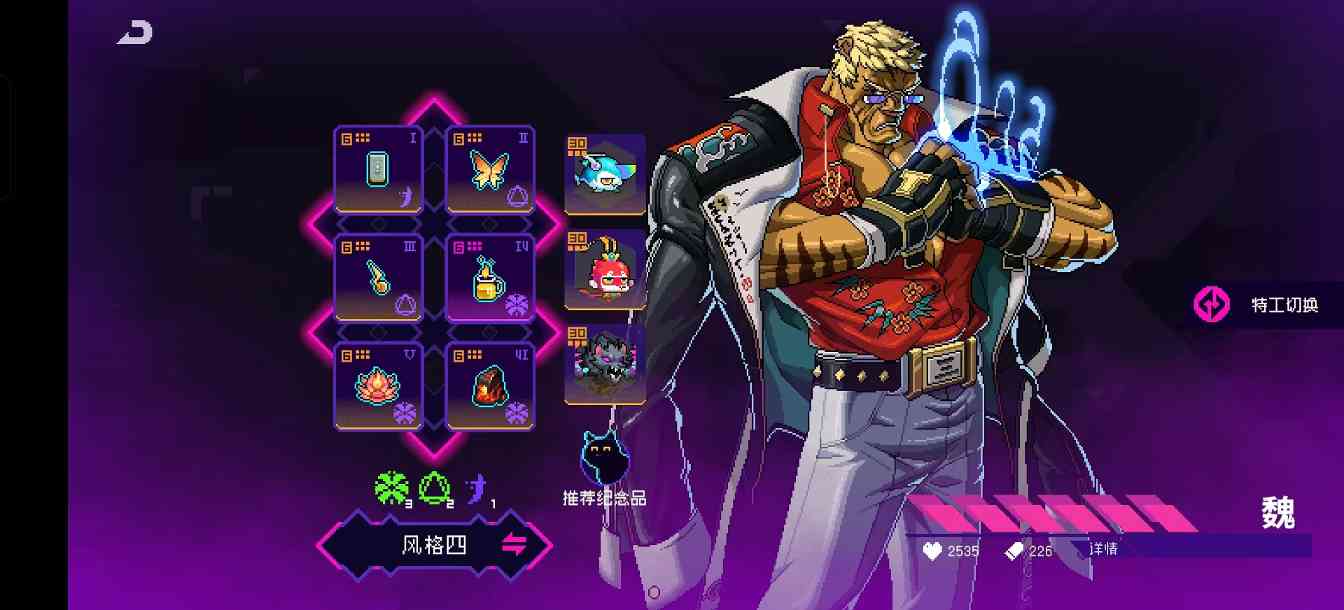Select the yellow drink mug slot IV
The image size is (1344, 610).
(x=490, y=277)
